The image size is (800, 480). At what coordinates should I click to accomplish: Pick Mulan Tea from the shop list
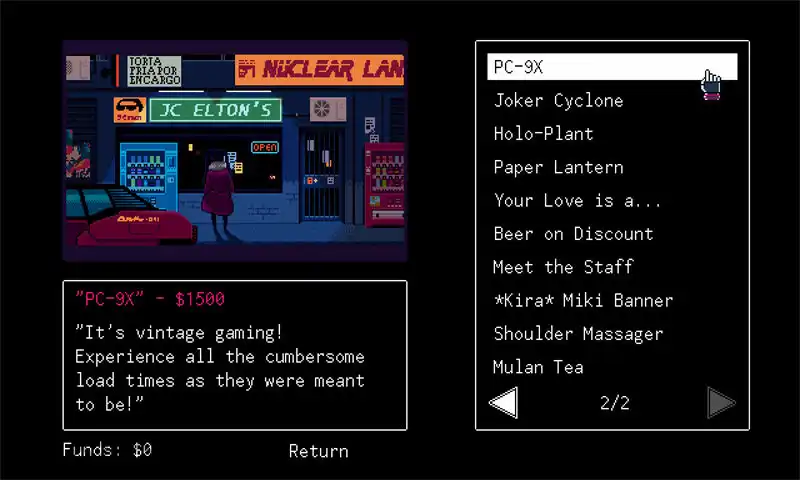coord(538,367)
